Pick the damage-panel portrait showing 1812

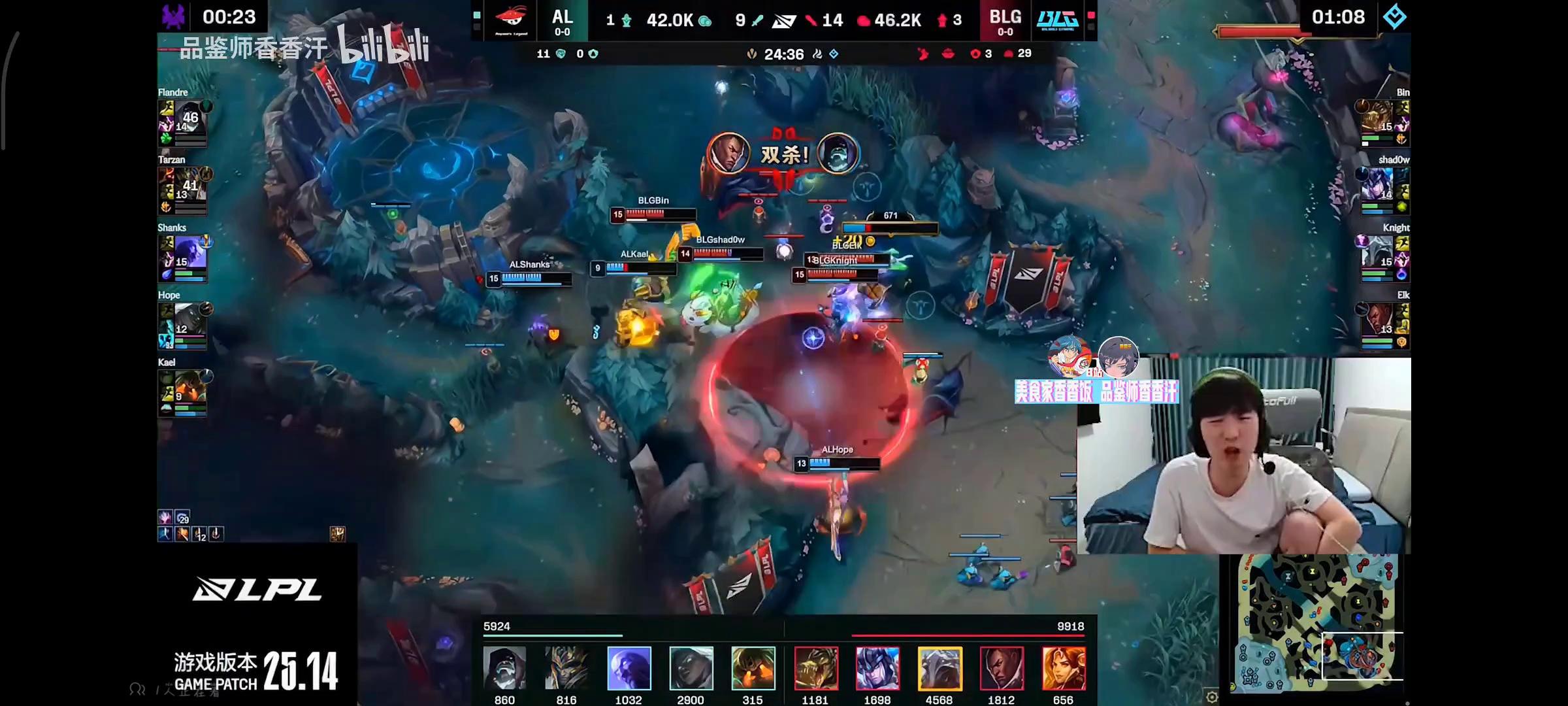(1002, 668)
